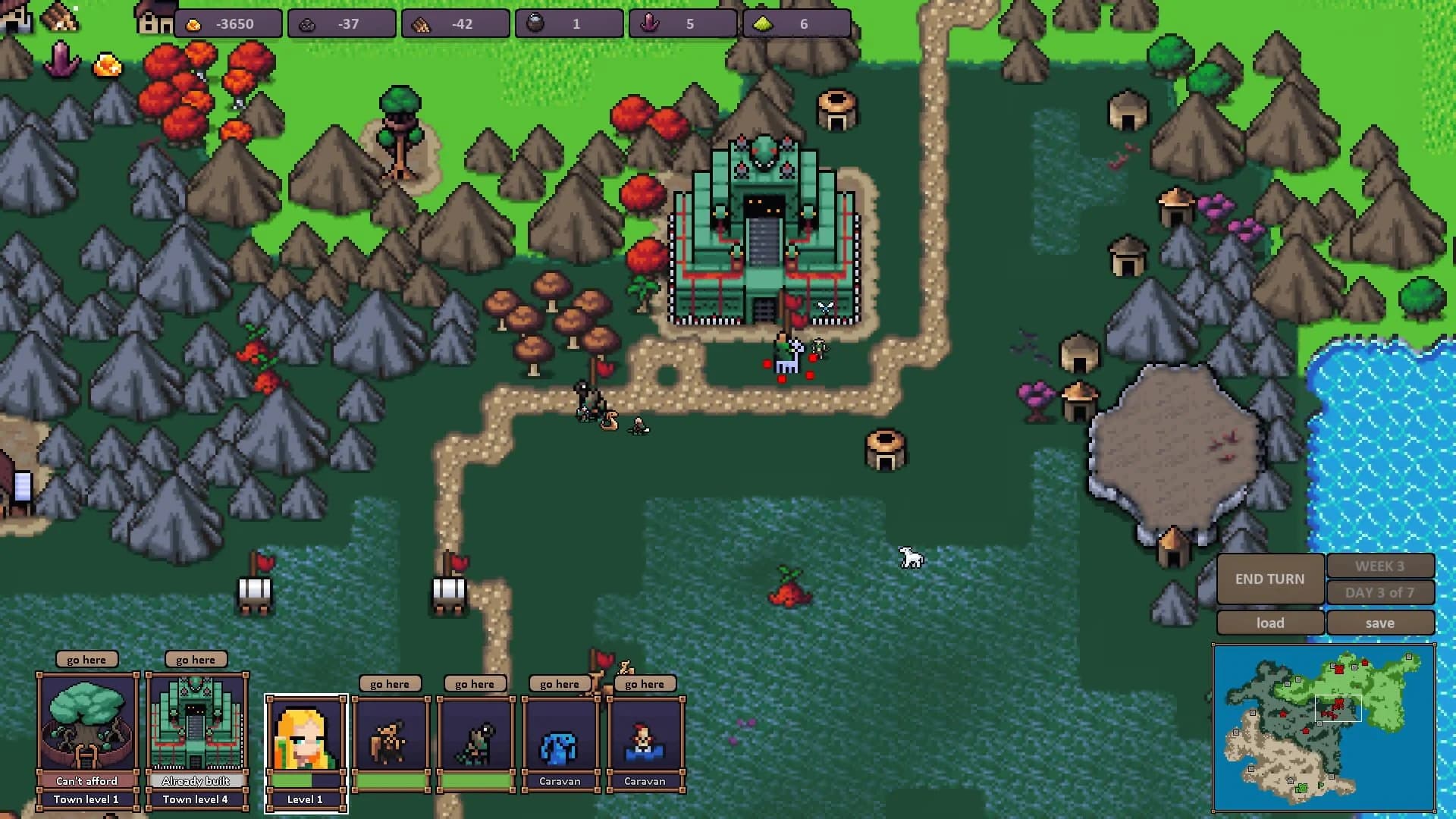Select the blue Caravan unit portrait

(x=561, y=747)
